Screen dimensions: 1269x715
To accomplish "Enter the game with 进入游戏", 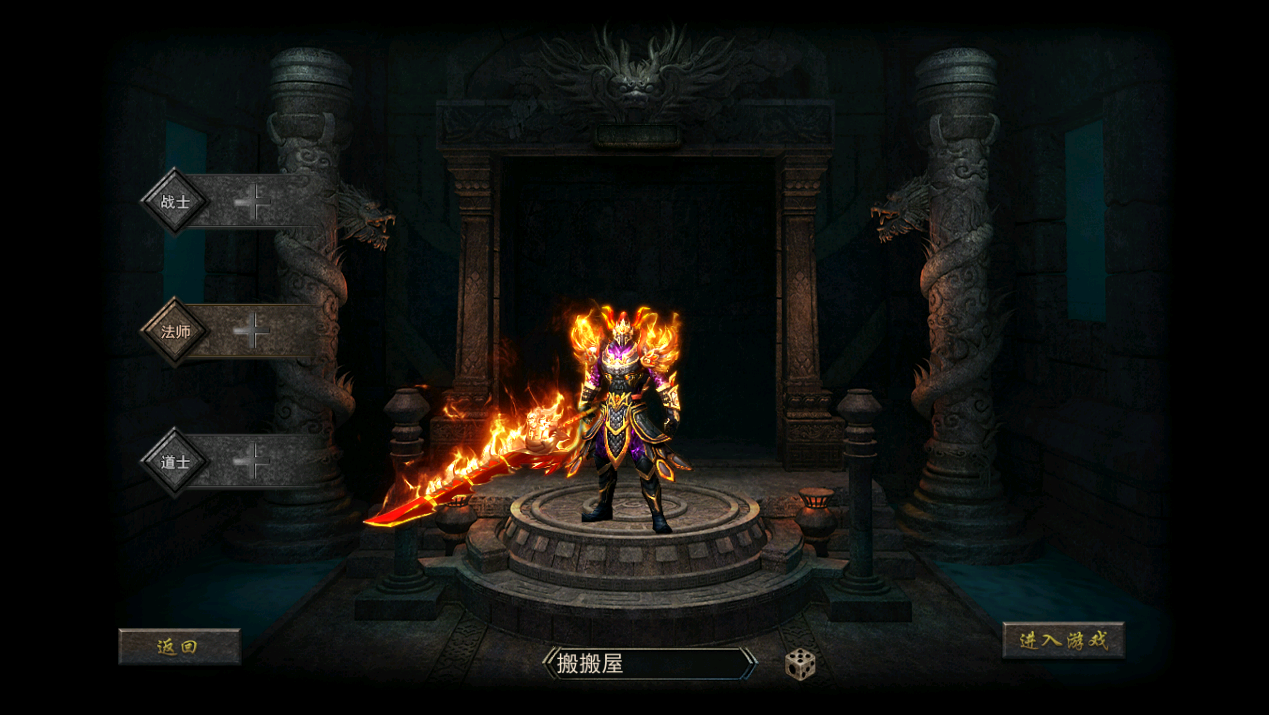I will point(1063,640).
